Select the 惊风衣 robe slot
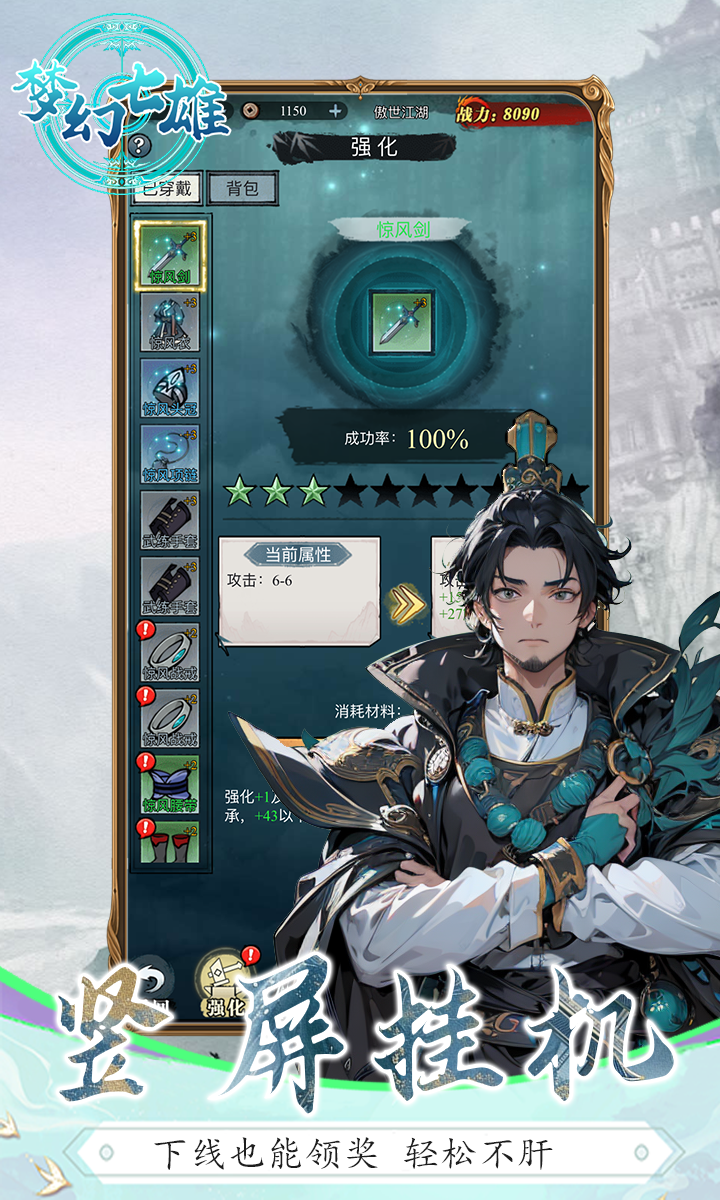 tap(170, 322)
